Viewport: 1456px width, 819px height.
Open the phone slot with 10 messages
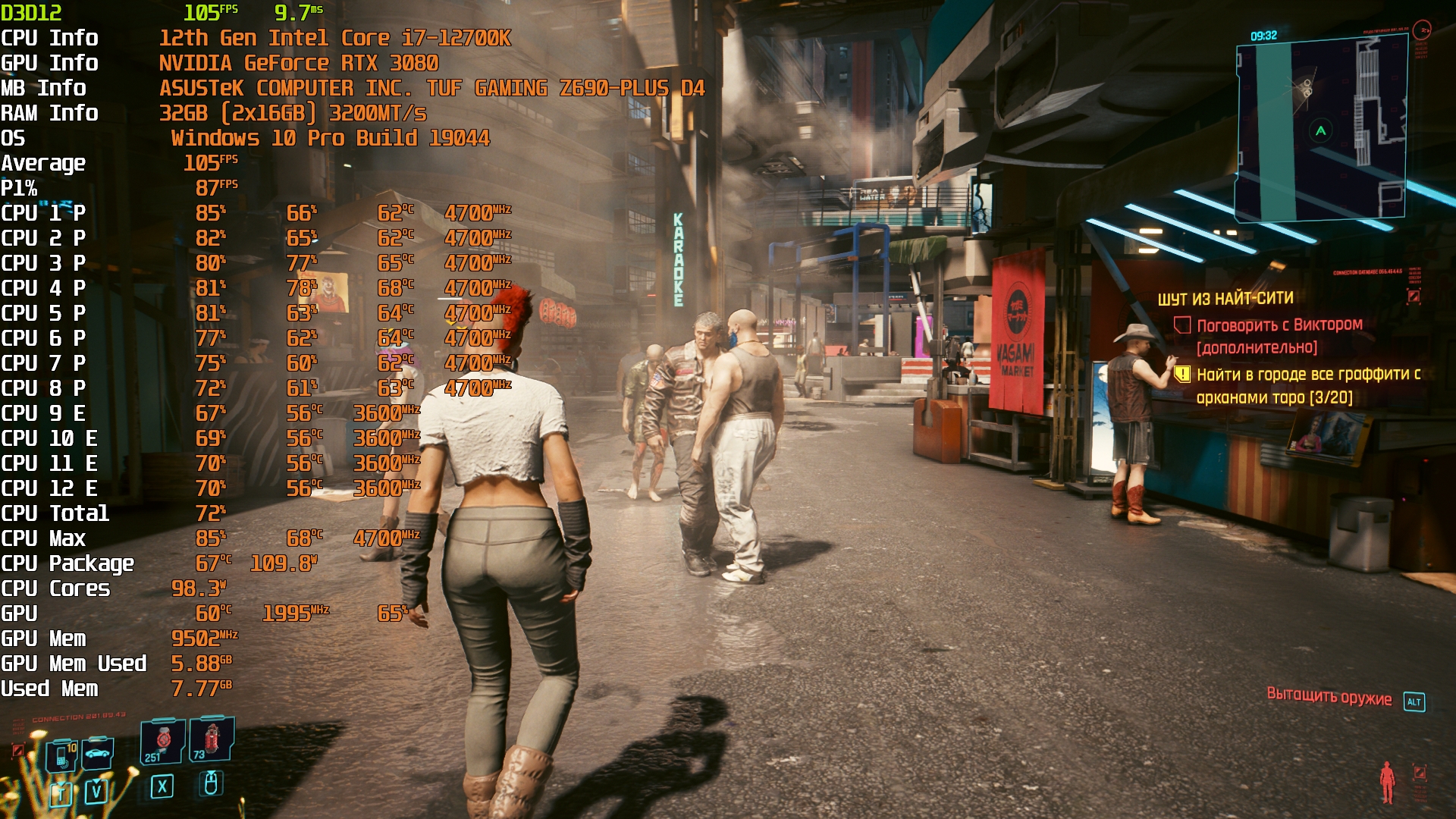click(64, 755)
